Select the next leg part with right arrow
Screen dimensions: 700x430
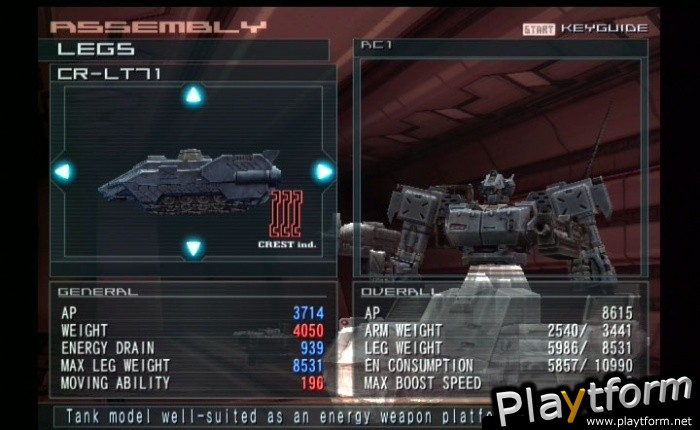pyautogui.click(x=323, y=171)
